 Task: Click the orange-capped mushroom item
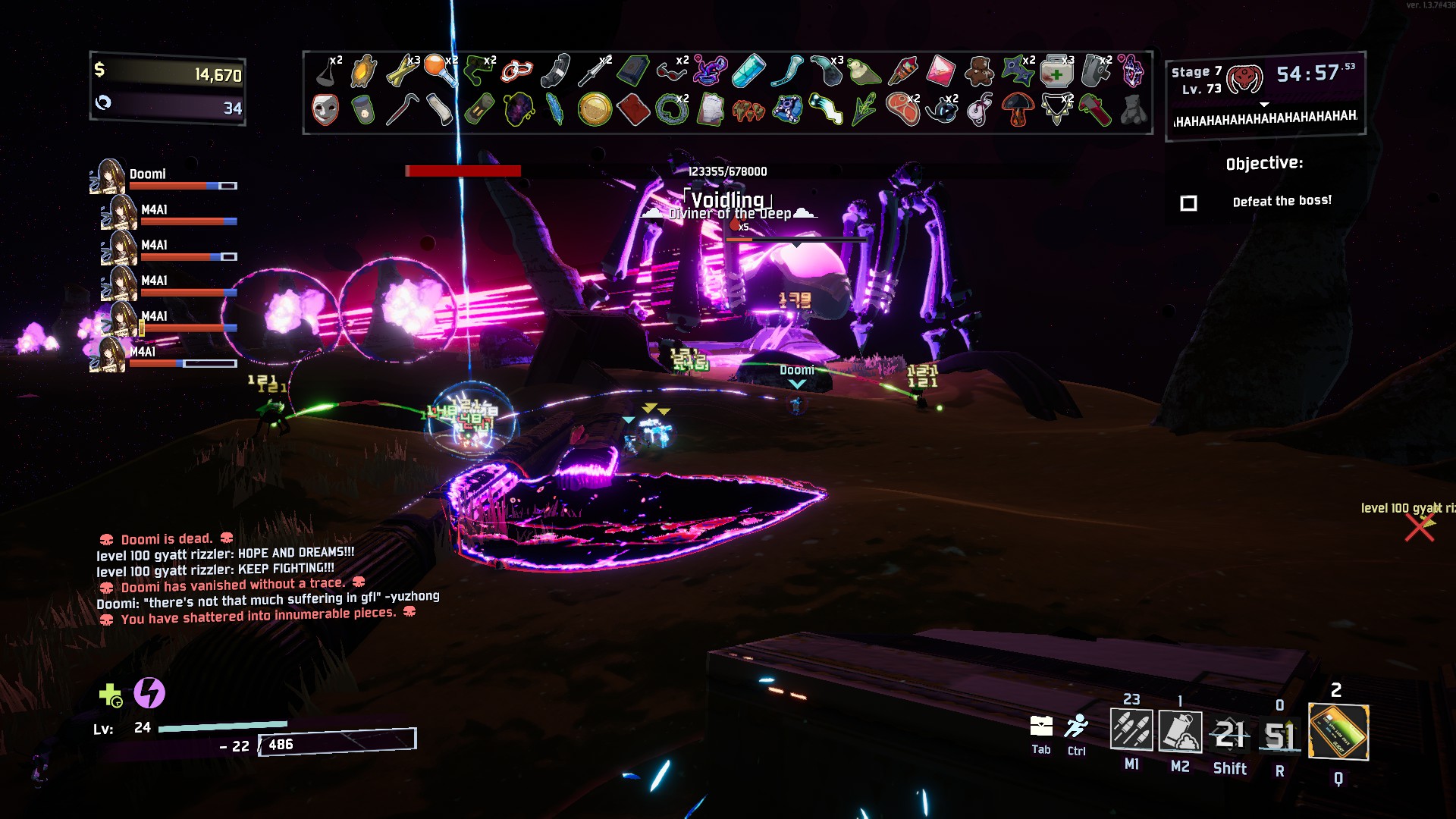(1018, 110)
